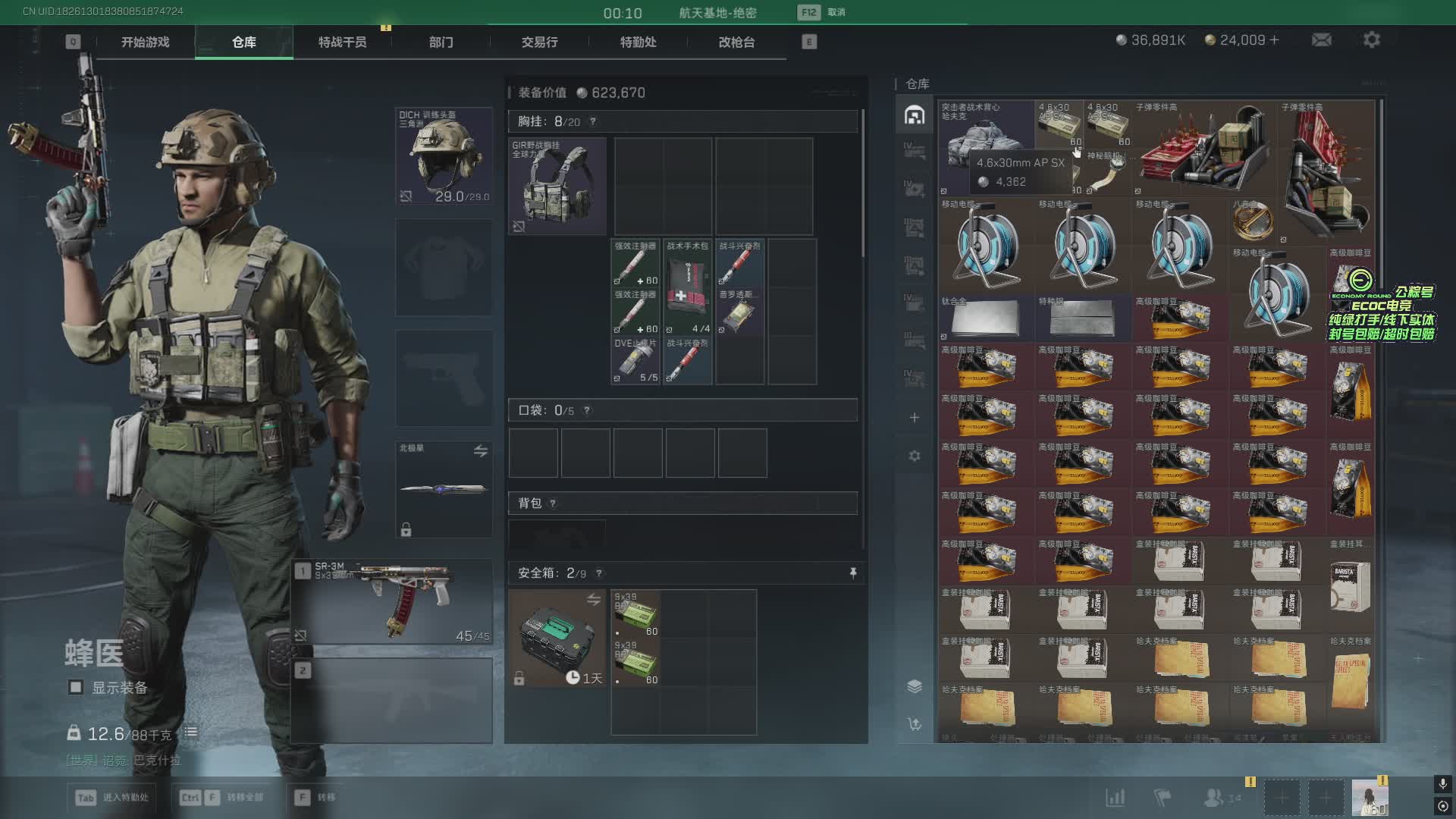Go to the 部门 tab
1456x819 pixels.
(441, 42)
